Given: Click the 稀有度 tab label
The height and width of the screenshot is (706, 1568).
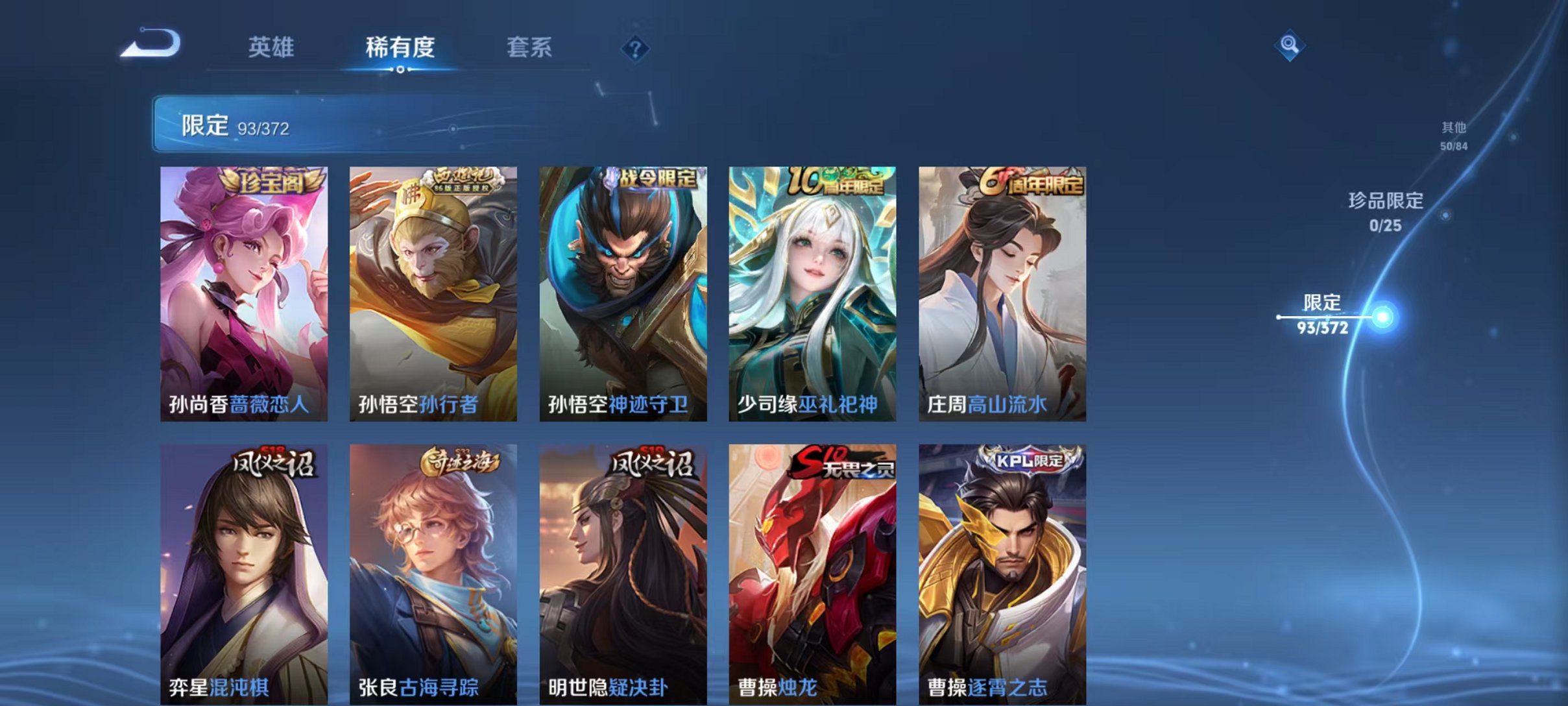Looking at the screenshot, I should pos(401,47).
